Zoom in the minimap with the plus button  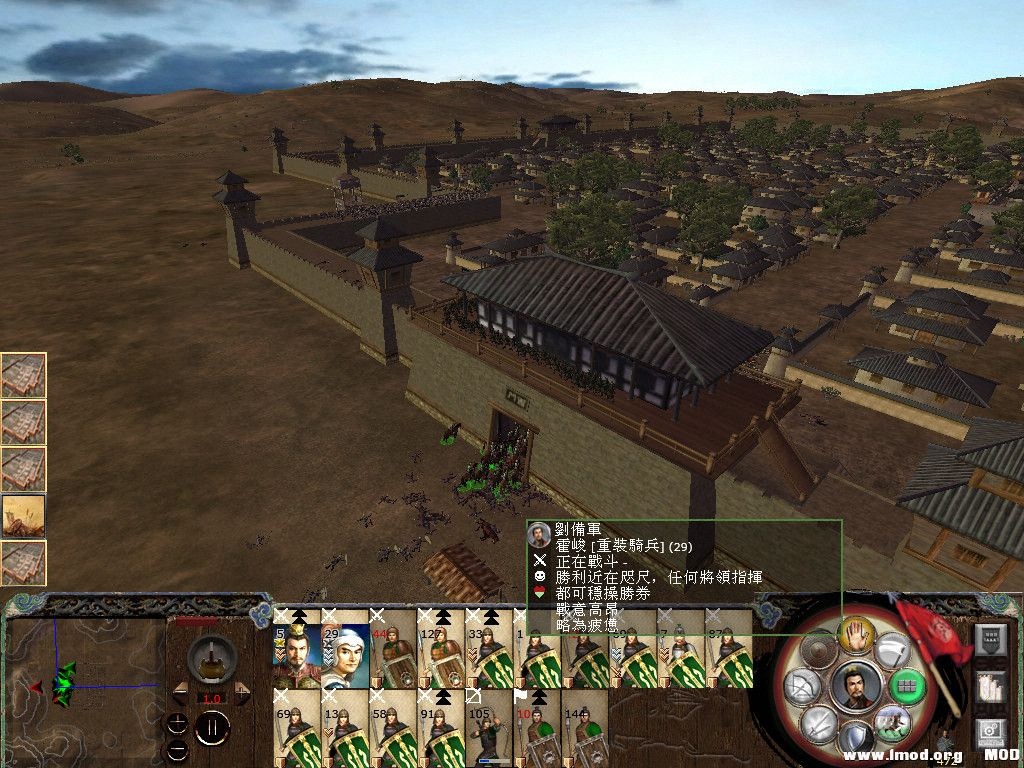click(177, 722)
